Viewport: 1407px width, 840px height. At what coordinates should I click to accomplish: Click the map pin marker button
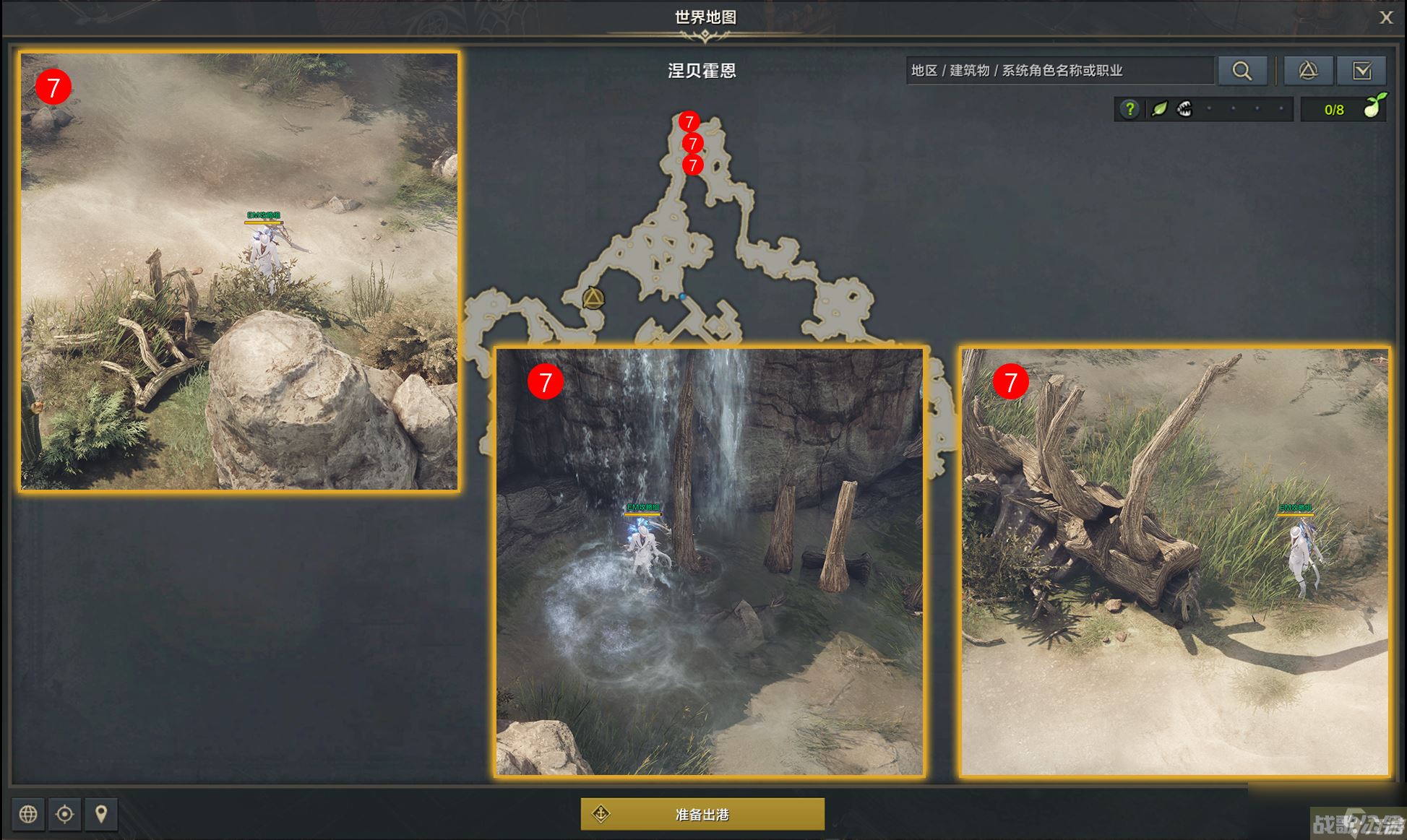click(x=101, y=814)
